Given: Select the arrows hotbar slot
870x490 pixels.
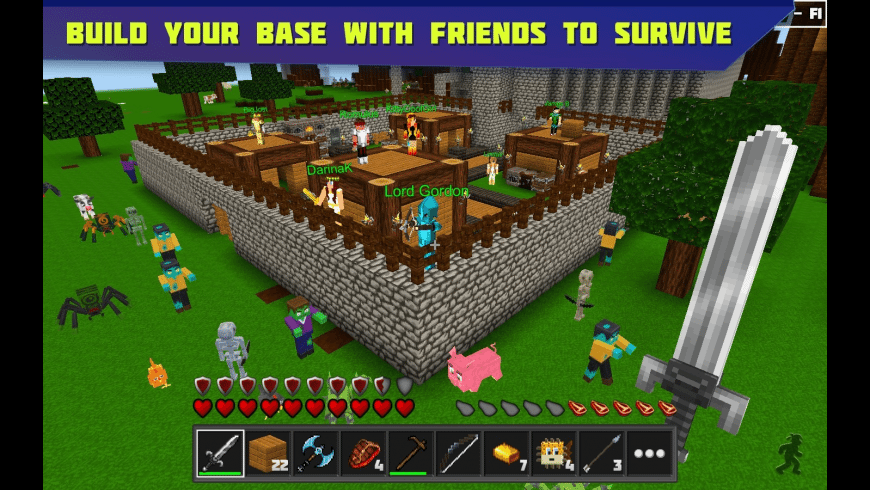Looking at the screenshot, I should tap(602, 453).
